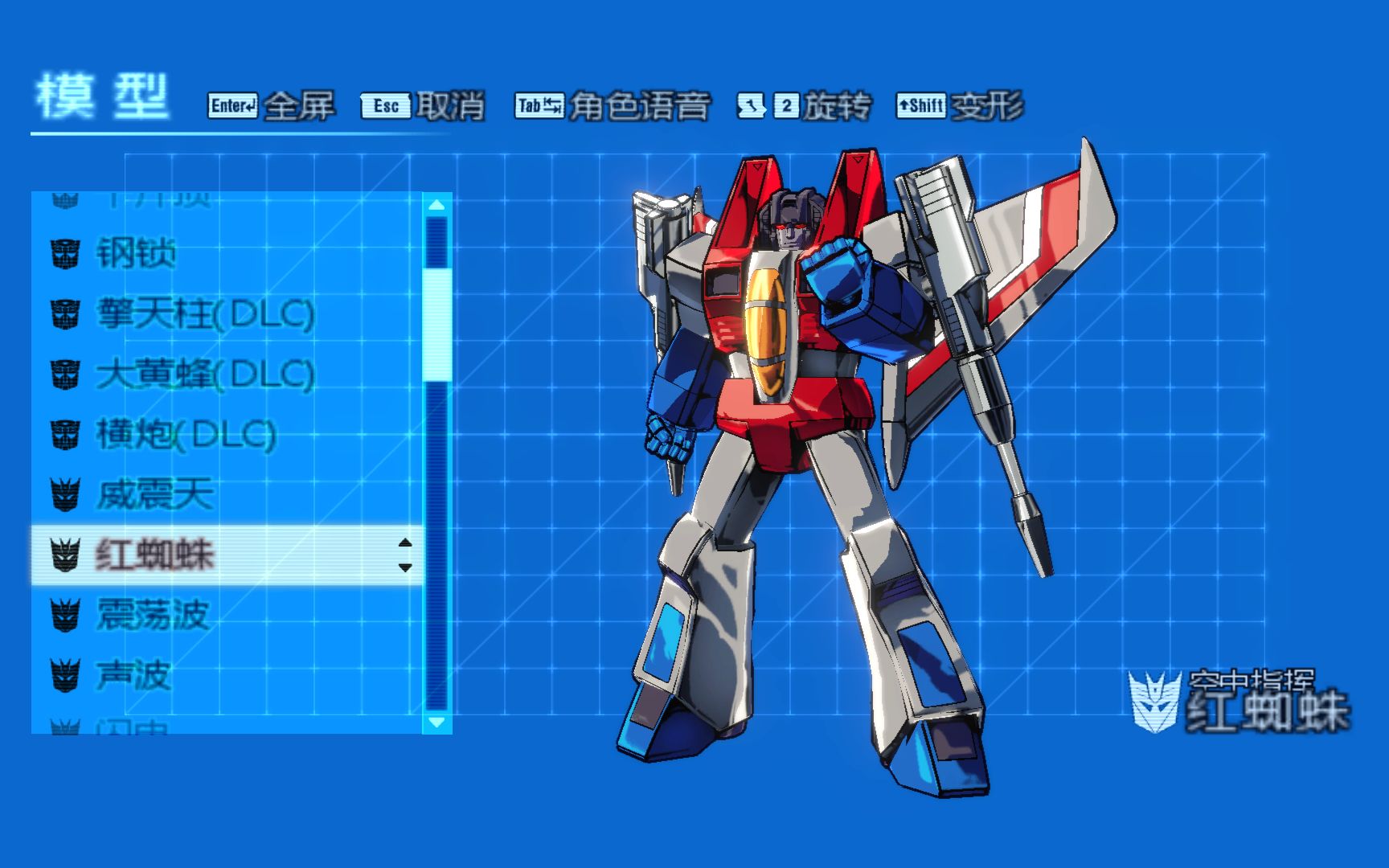Click the 旋转 rotate option
This screenshot has width=1389, height=868.
805,106
